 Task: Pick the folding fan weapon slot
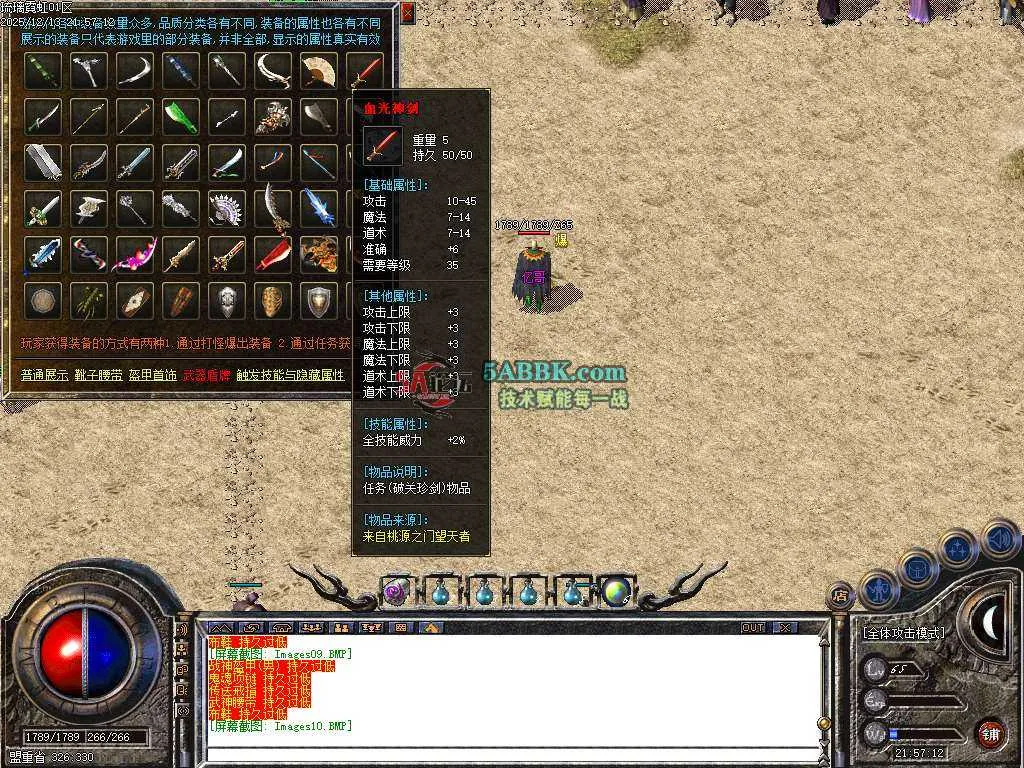tap(319, 70)
